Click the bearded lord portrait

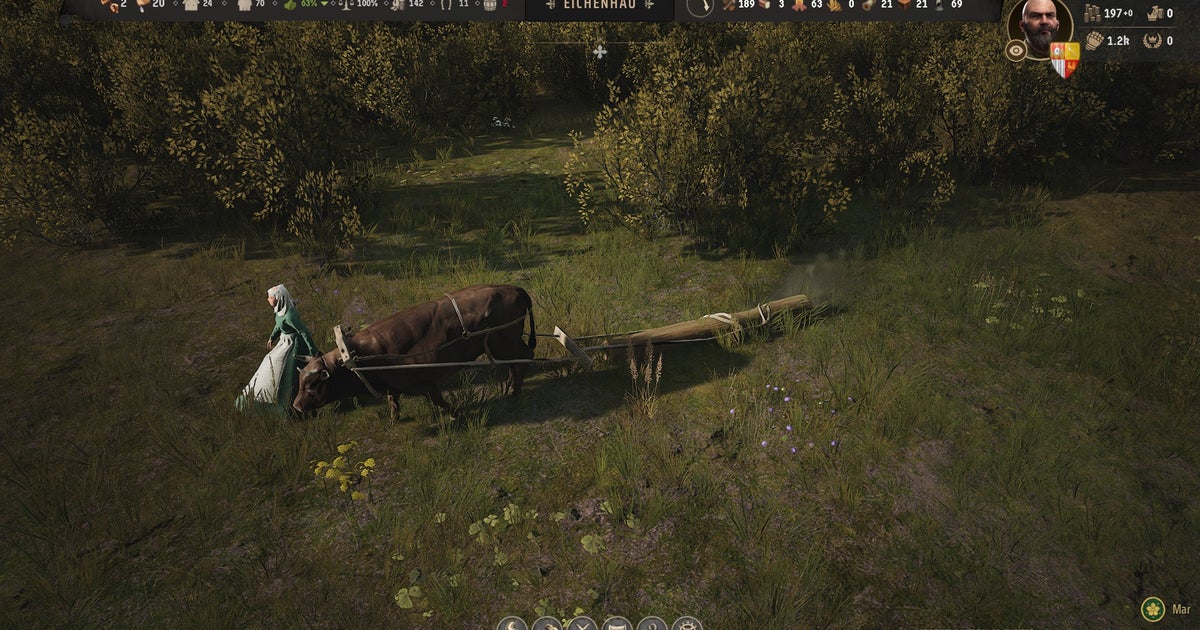pos(1040,26)
